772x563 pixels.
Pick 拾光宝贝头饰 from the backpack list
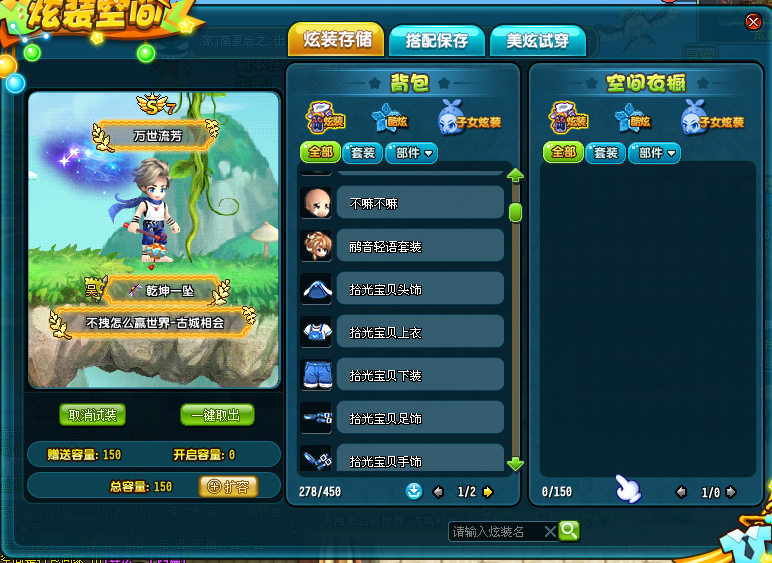[x=419, y=289]
